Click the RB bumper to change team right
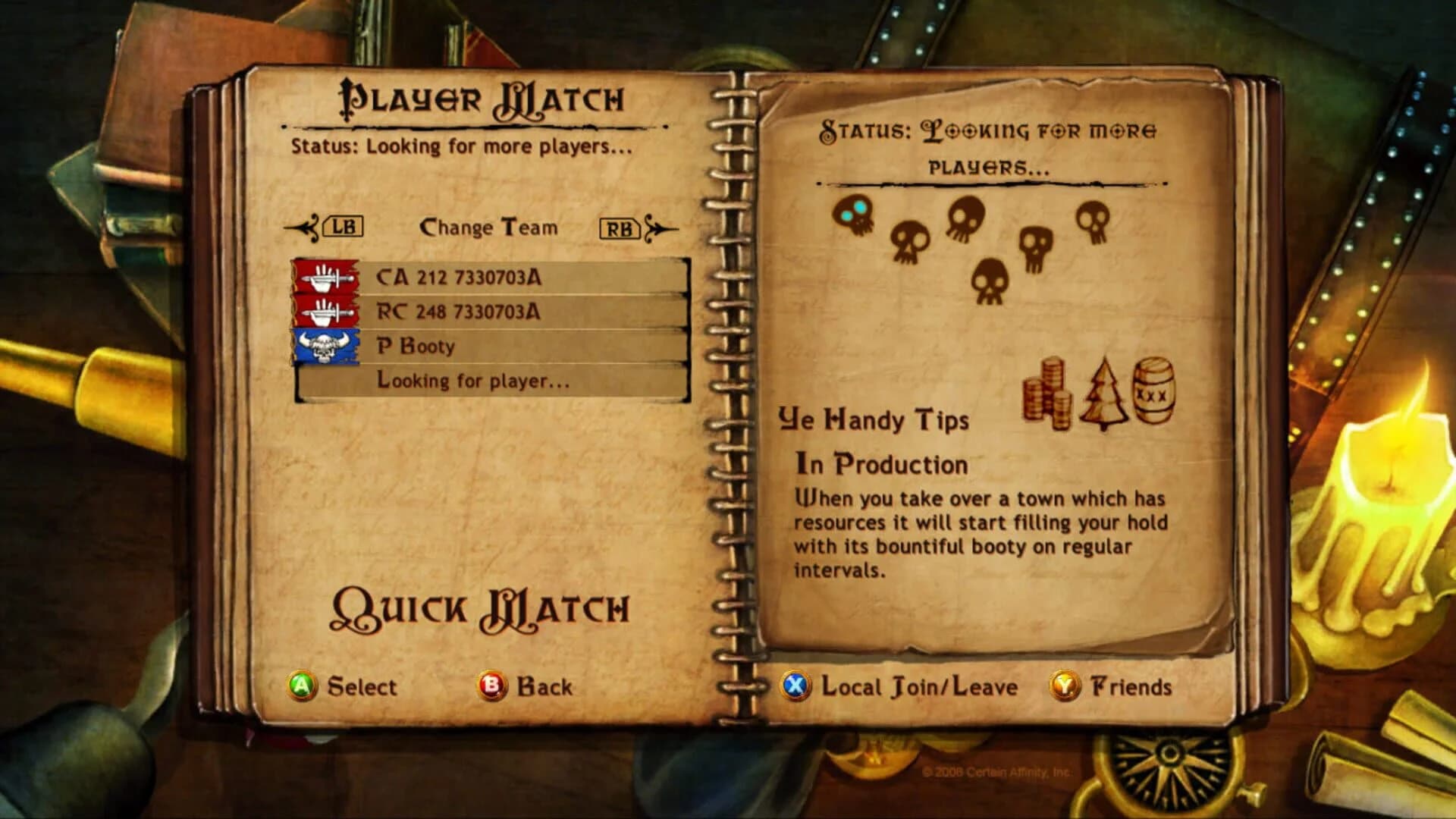The height and width of the screenshot is (819, 1456). [x=620, y=226]
